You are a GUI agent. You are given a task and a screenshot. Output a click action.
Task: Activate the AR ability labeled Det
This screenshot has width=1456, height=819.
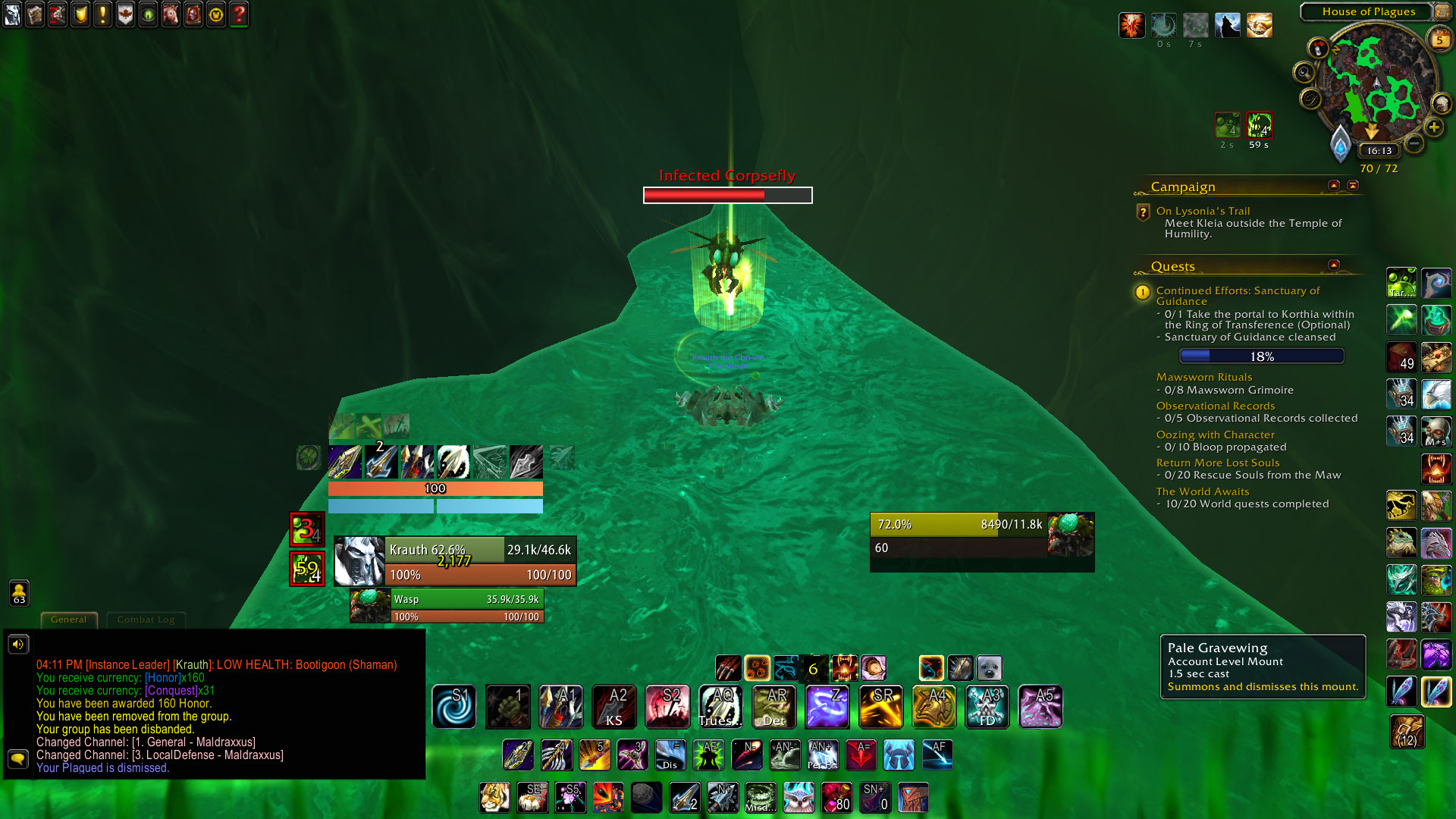click(x=773, y=707)
